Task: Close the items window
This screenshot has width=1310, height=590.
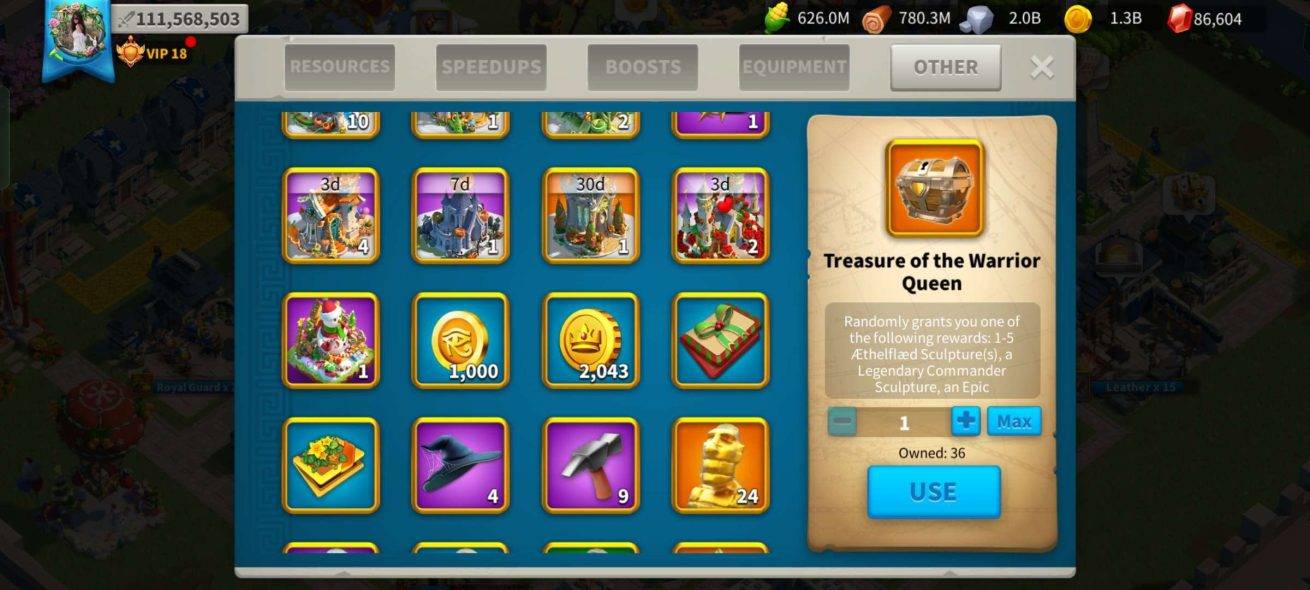Action: pos(1042,67)
